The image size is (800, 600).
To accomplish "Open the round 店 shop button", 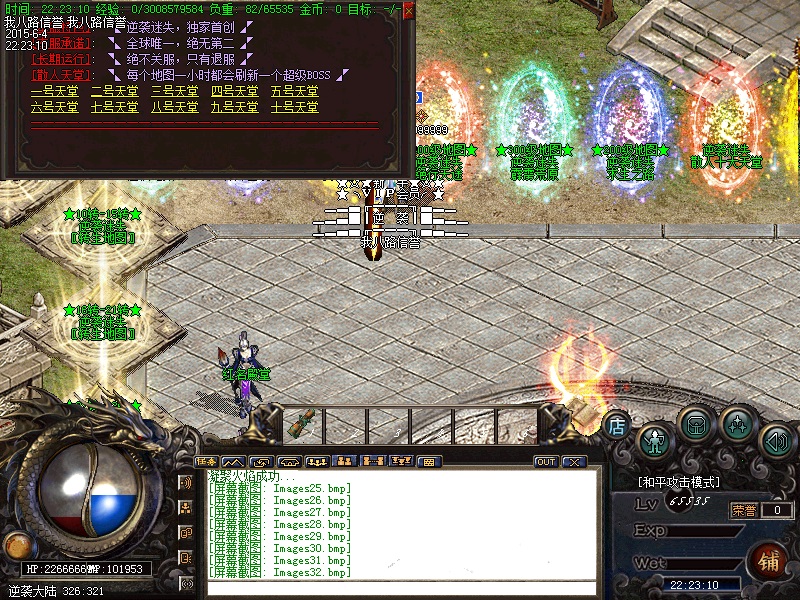I will coord(616,424).
